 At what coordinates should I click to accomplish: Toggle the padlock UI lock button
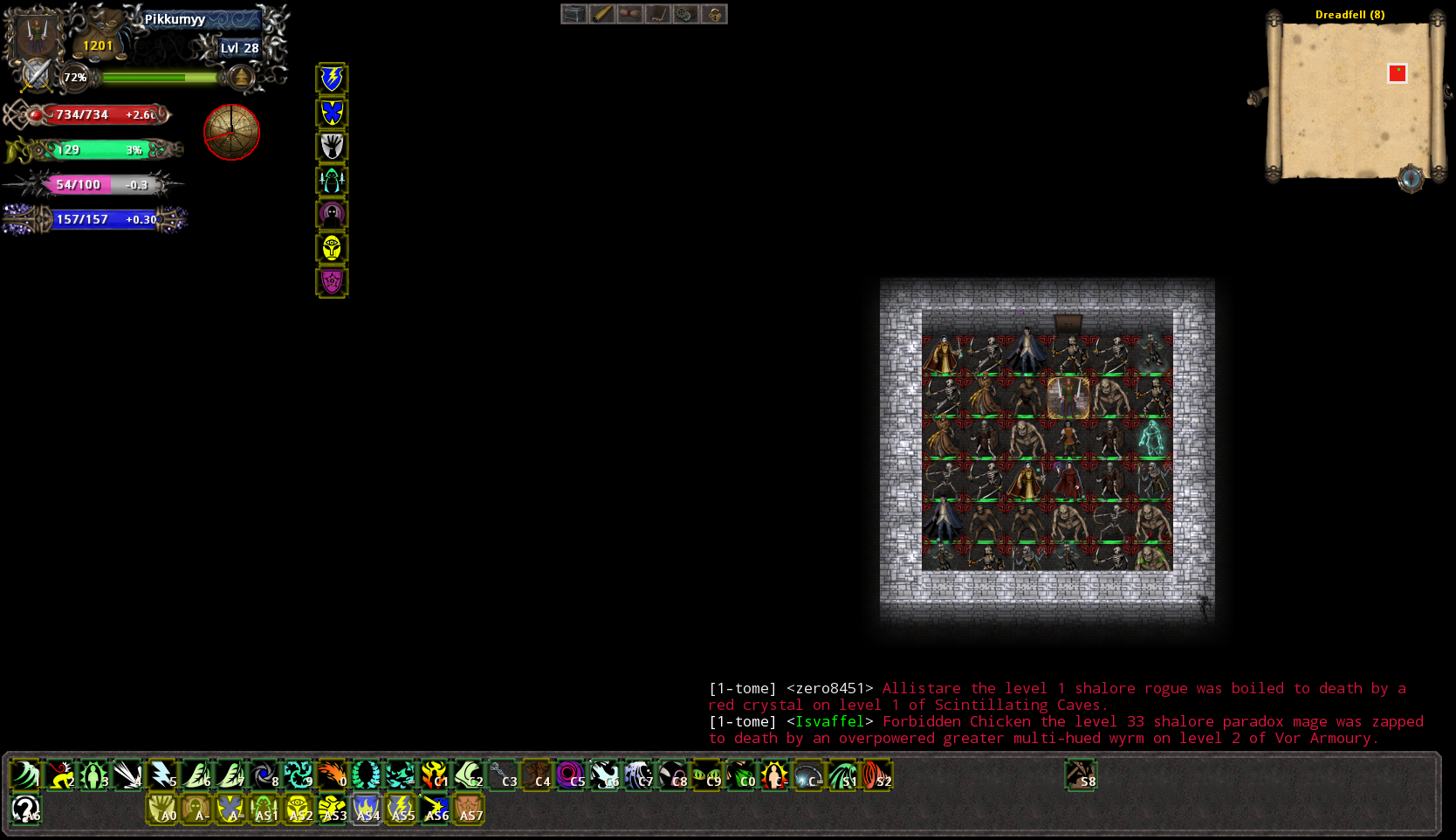point(713,14)
